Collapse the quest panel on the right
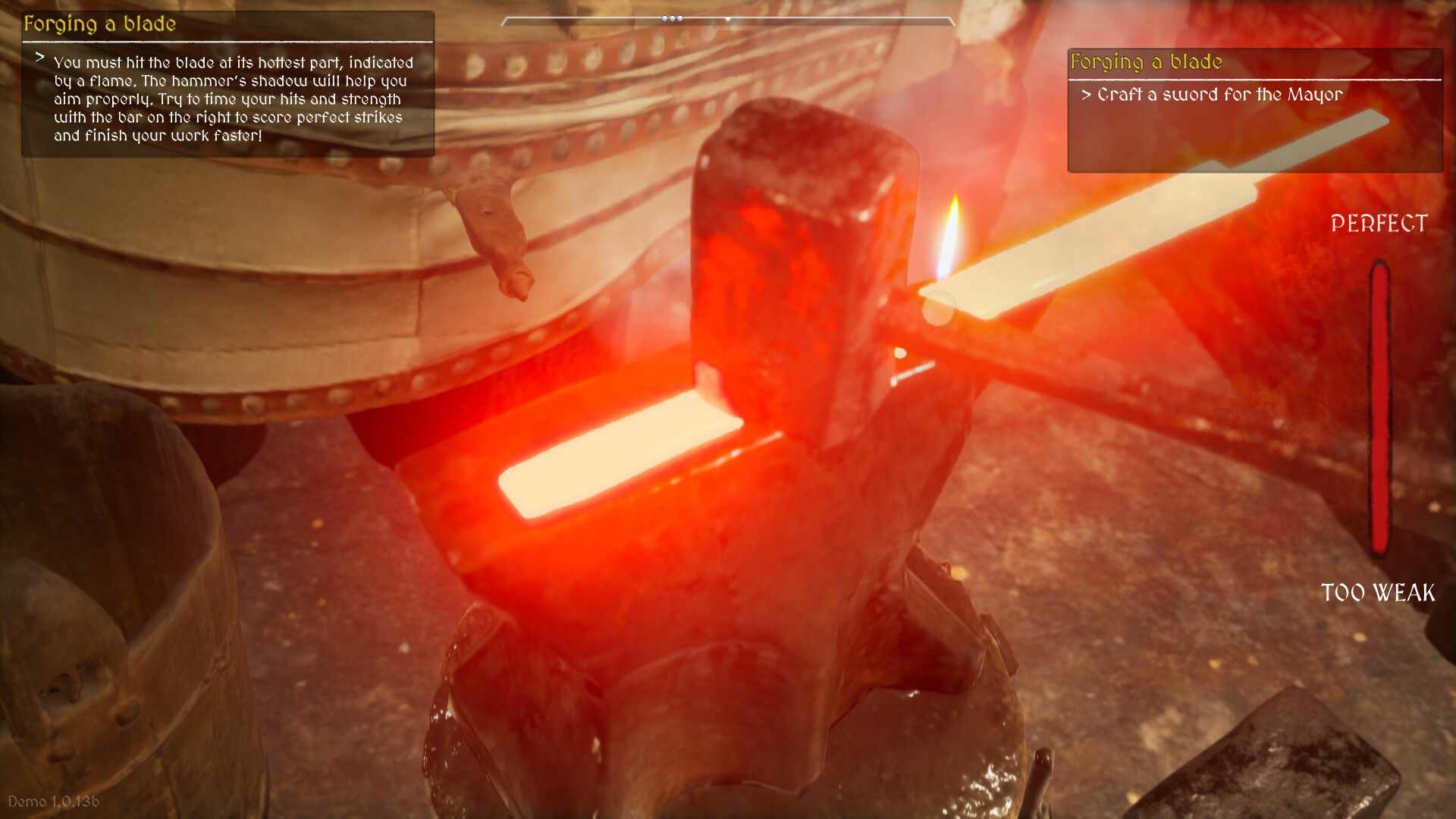Screen dimensions: 1456x819 tap(1145, 62)
